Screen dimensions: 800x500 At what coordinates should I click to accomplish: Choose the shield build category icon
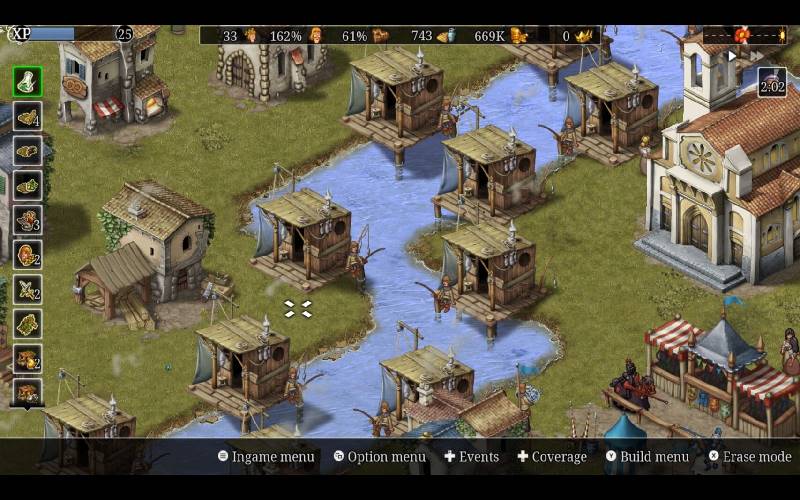coord(27,254)
